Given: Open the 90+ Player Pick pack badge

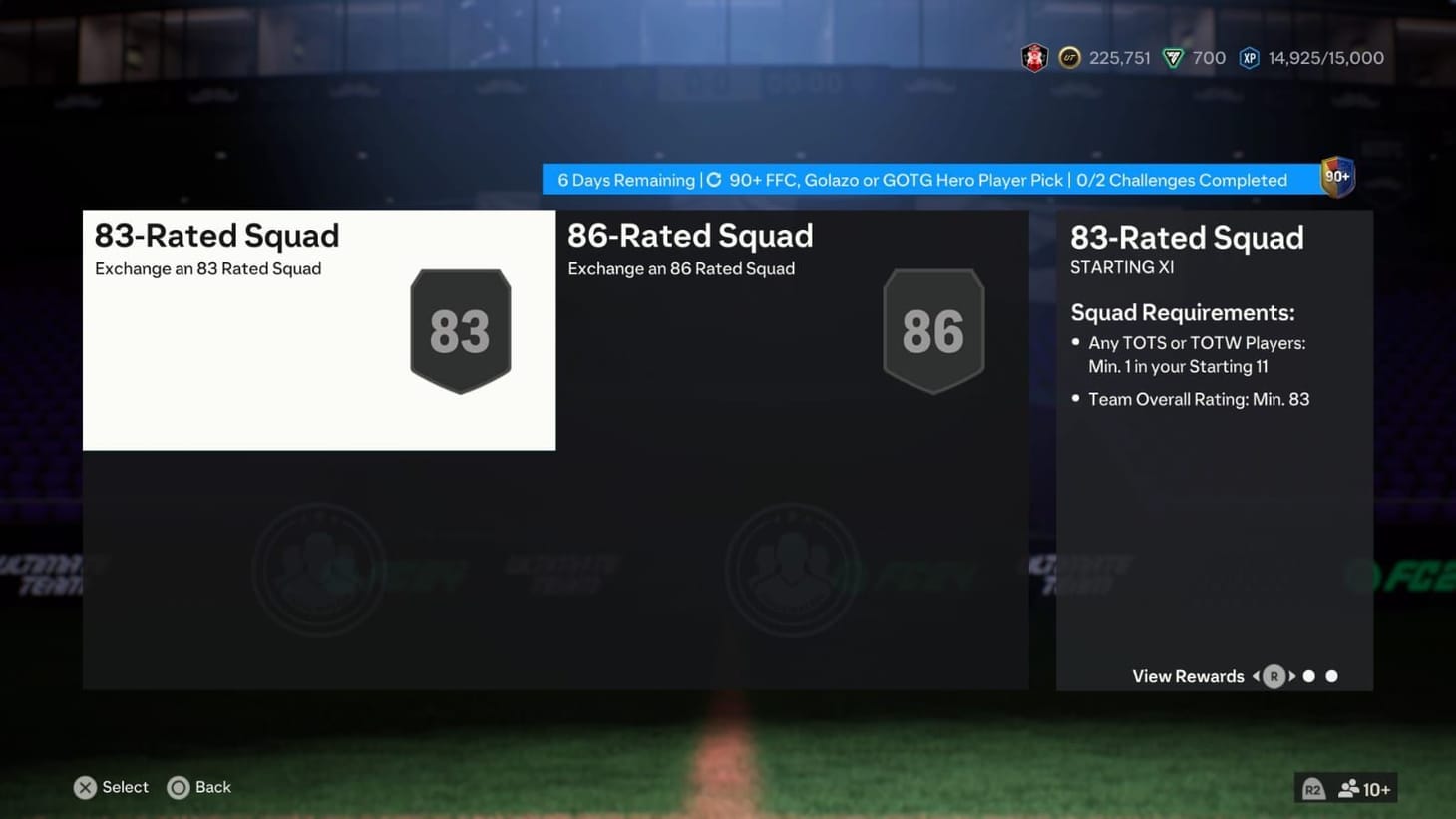Looking at the screenshot, I should (1336, 177).
